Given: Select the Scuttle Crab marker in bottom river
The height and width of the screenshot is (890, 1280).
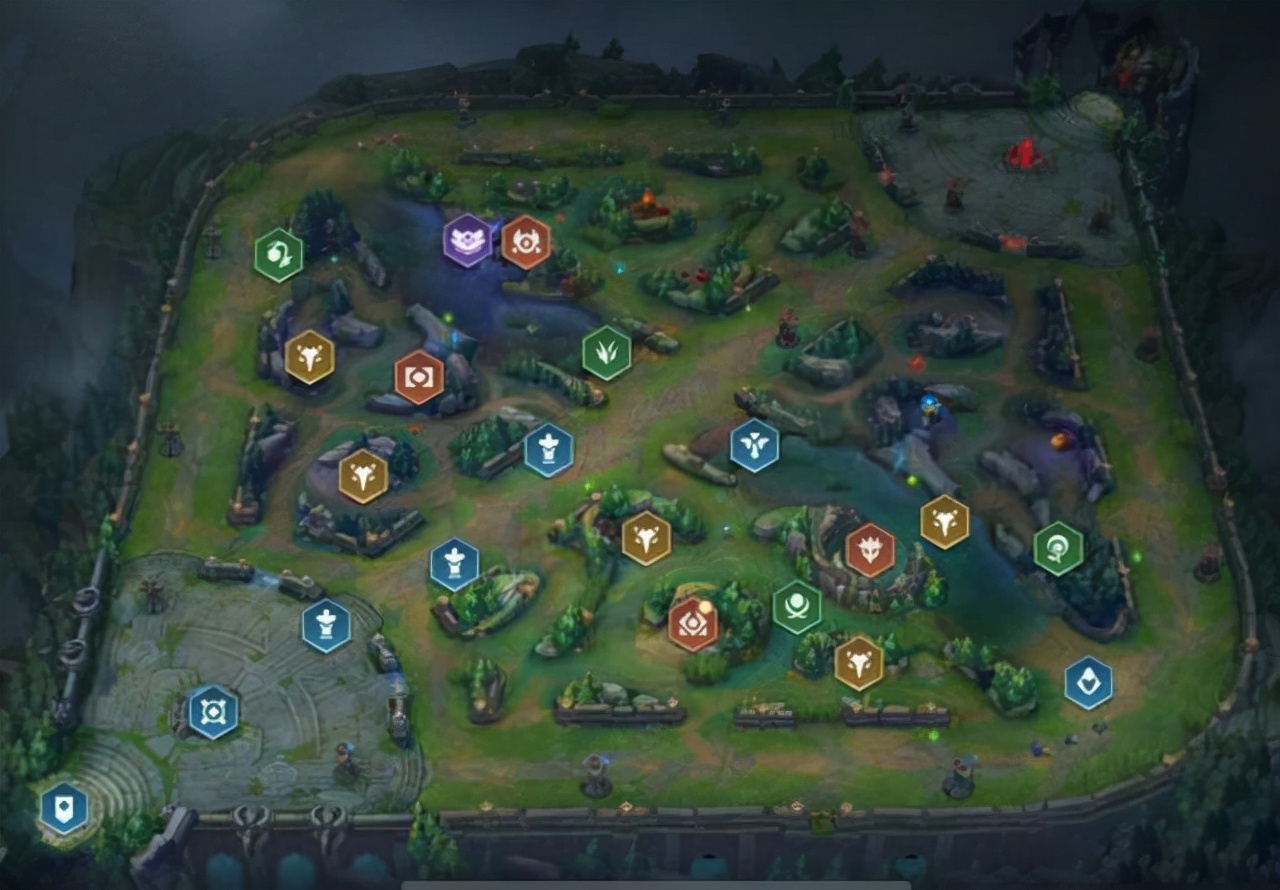Looking at the screenshot, I should click(797, 606).
